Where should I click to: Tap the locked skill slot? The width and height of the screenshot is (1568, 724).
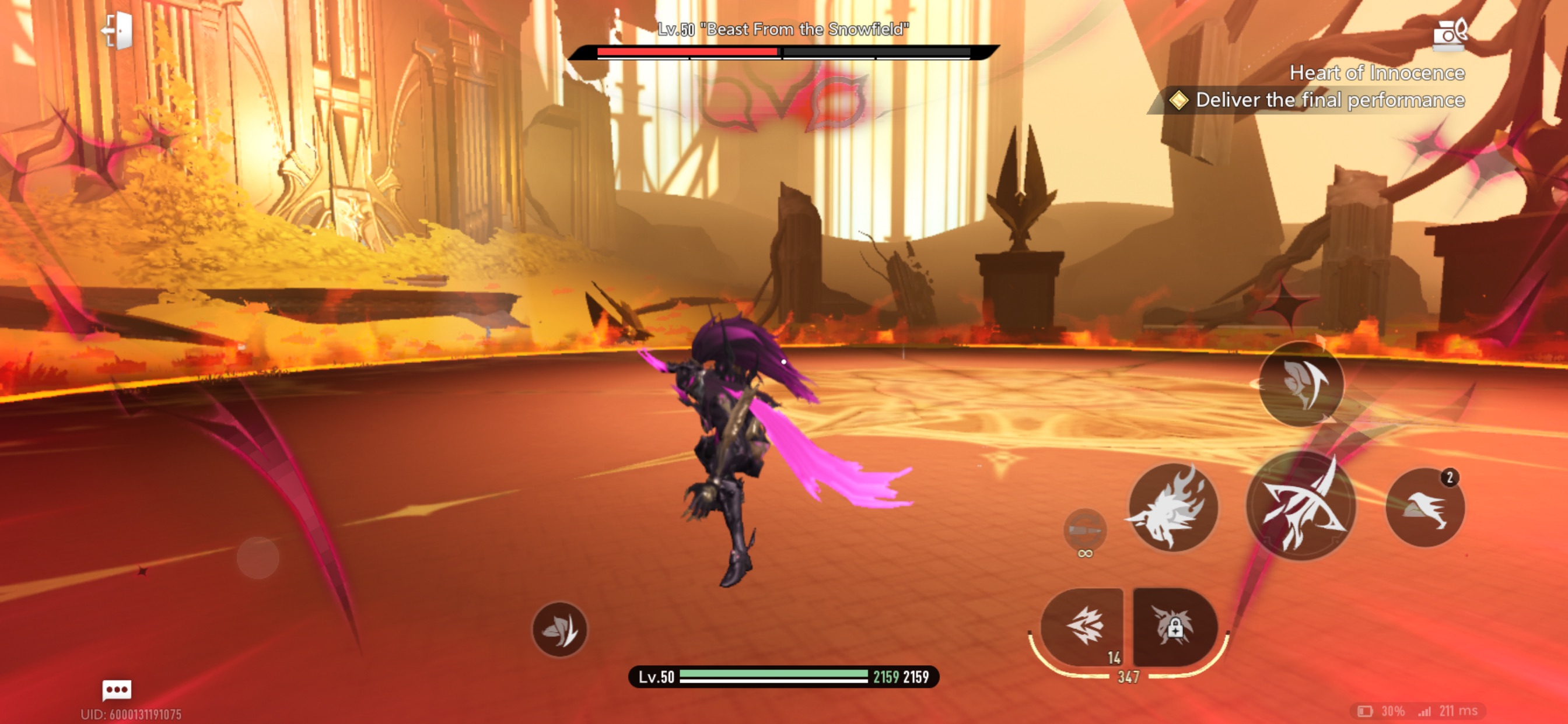coord(1175,627)
